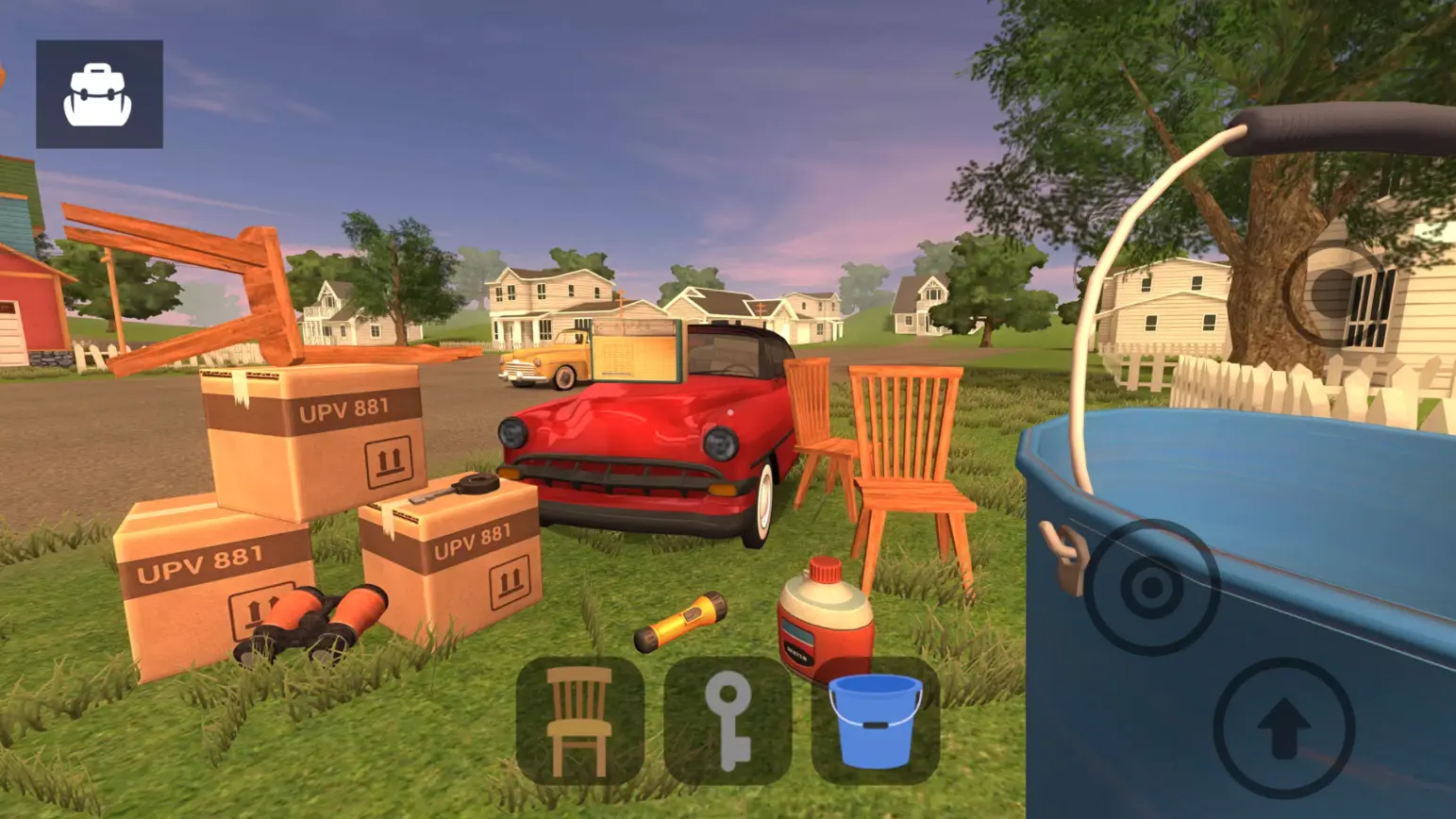The image size is (1456, 819).
Task: Open the backpack inventory icon
Action: pos(97,92)
